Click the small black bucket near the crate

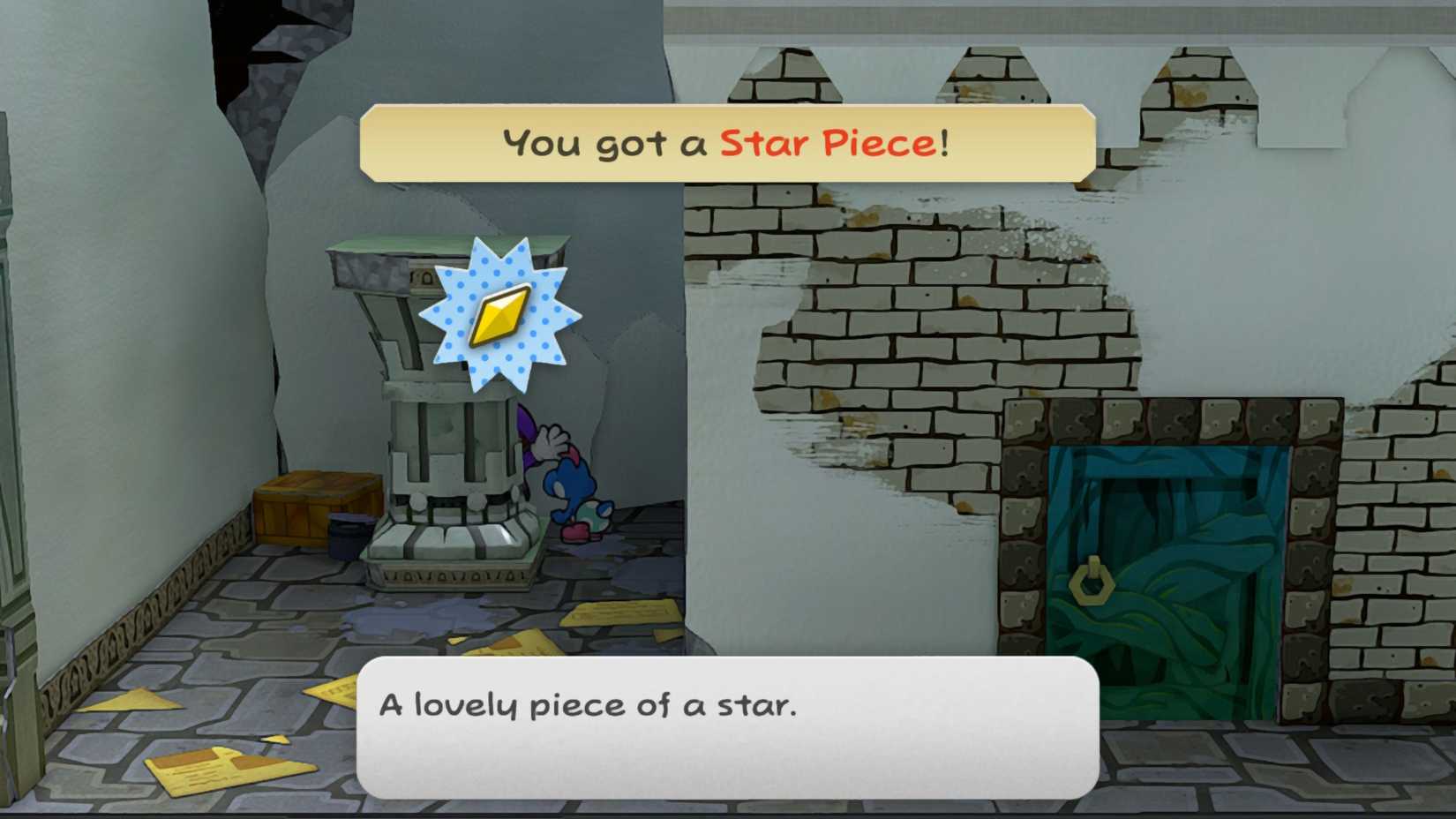pyautogui.click(x=350, y=538)
